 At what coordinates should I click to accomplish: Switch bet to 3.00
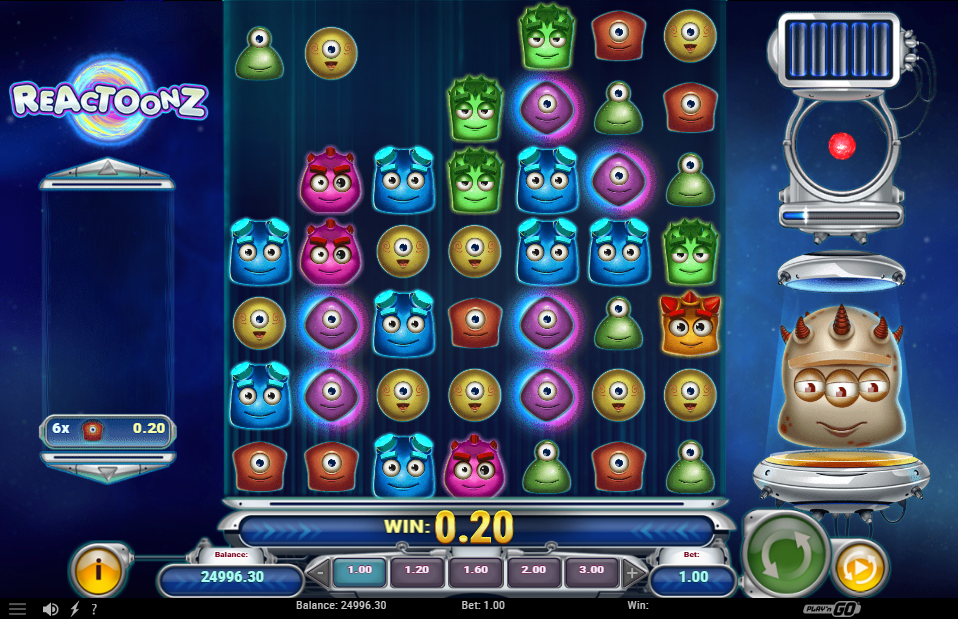coord(592,572)
